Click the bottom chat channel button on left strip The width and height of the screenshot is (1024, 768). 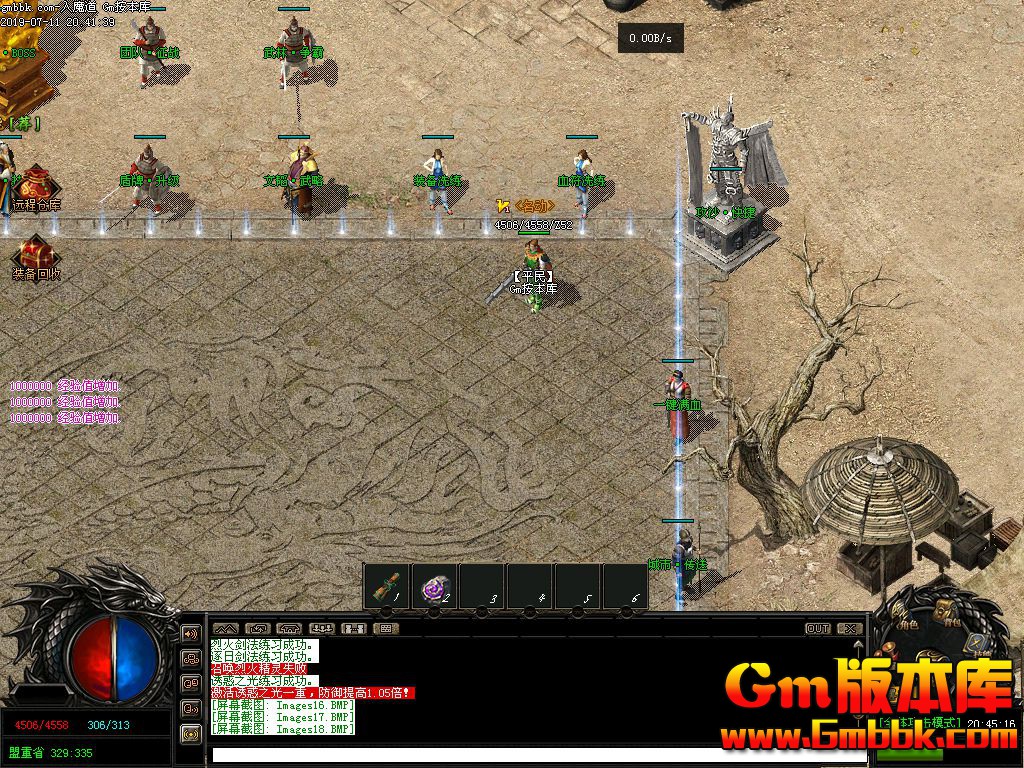pos(190,733)
